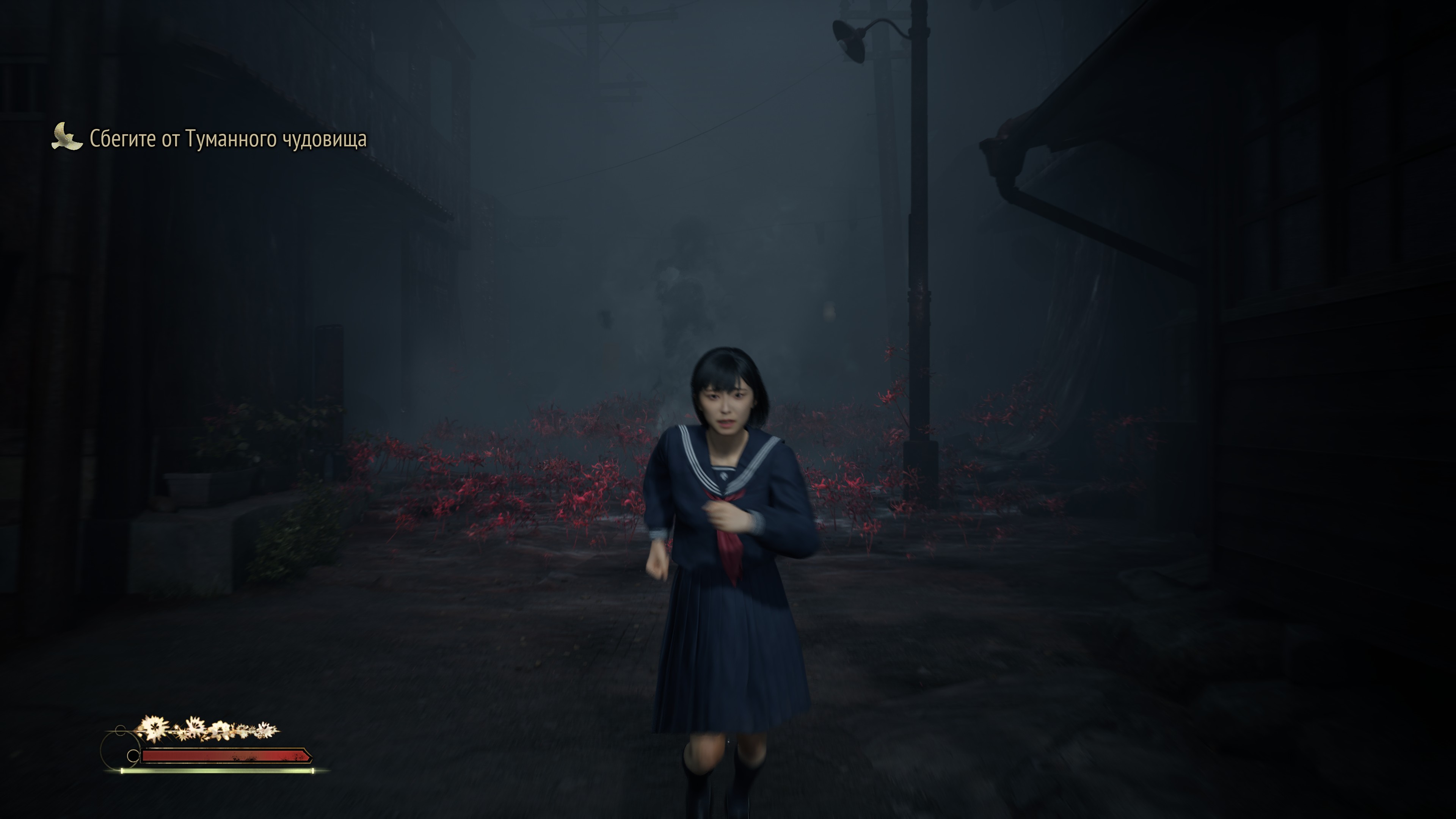Click the bird icon beside the objective
This screenshot has width=1456, height=819.
pyautogui.click(x=67, y=137)
